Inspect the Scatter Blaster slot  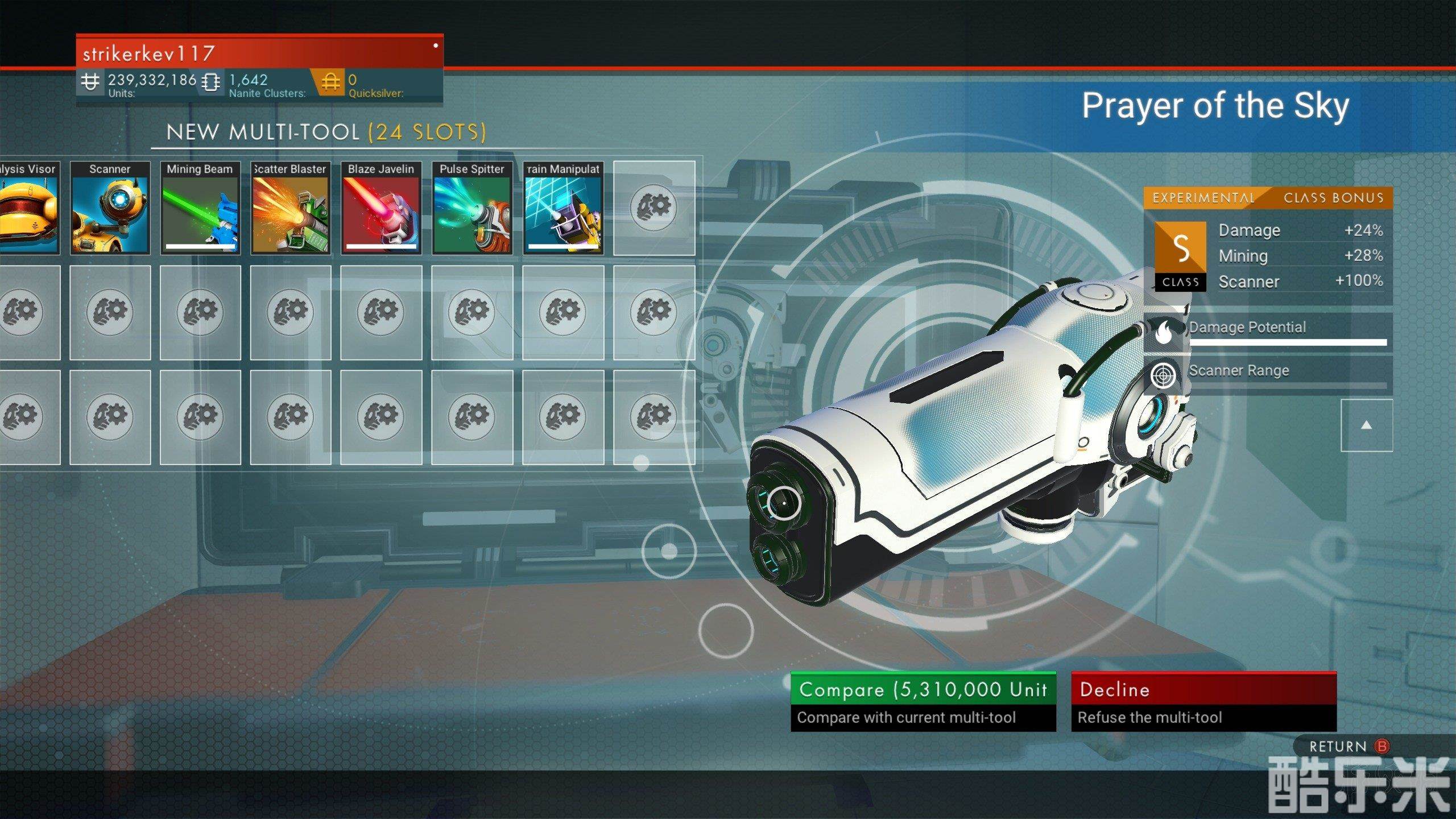[291, 208]
